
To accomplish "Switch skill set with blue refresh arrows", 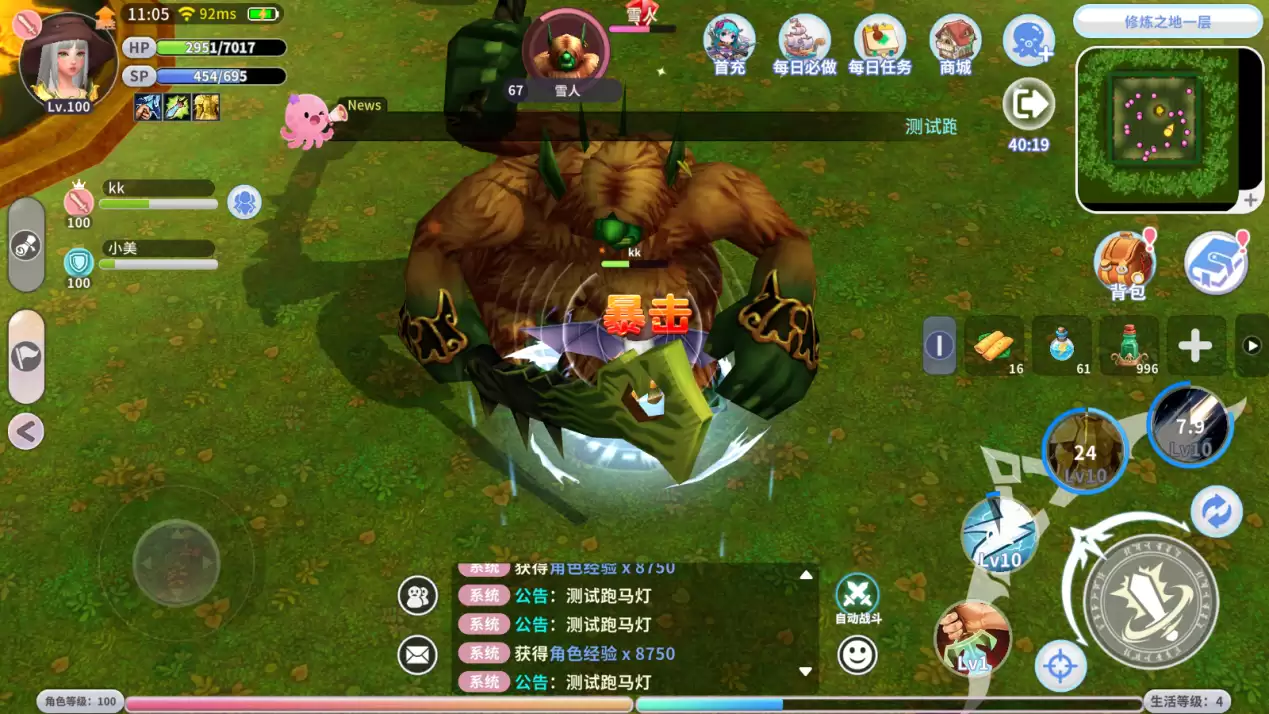I will [1216, 512].
